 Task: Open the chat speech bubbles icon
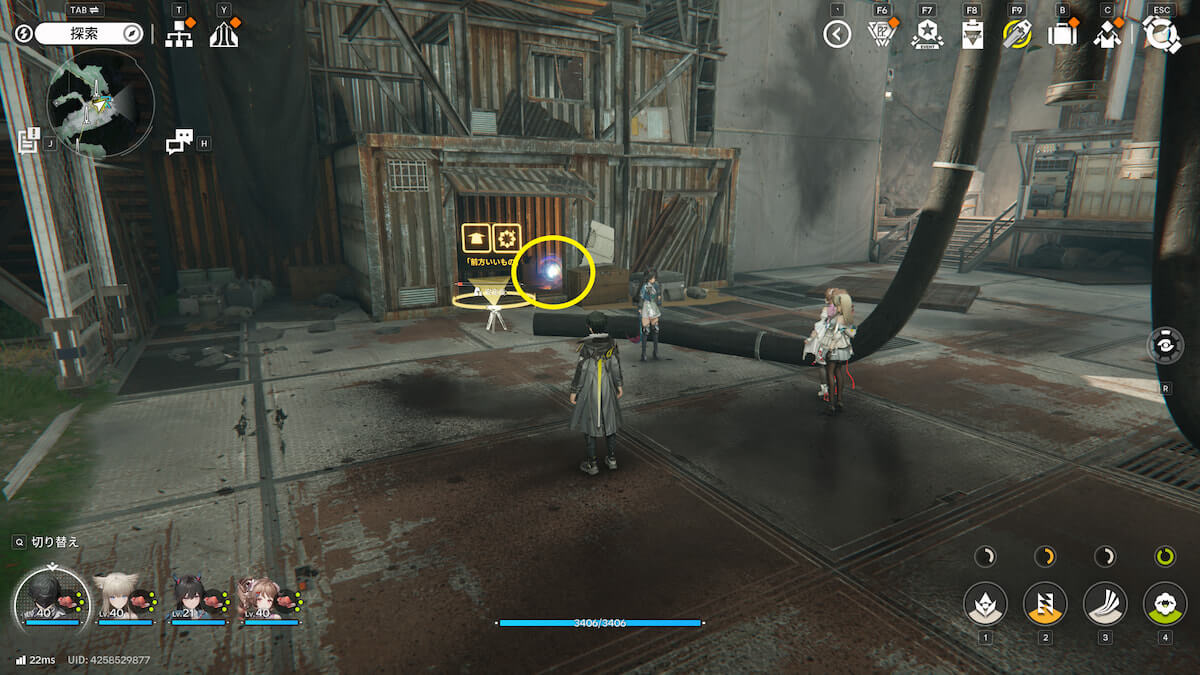click(178, 143)
